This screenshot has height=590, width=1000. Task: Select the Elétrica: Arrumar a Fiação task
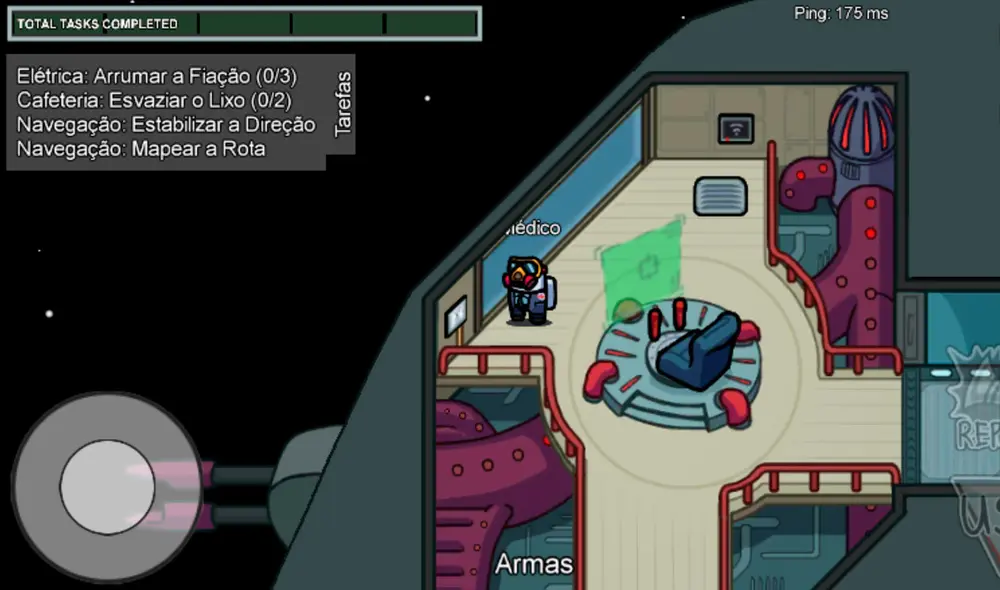coord(157,76)
